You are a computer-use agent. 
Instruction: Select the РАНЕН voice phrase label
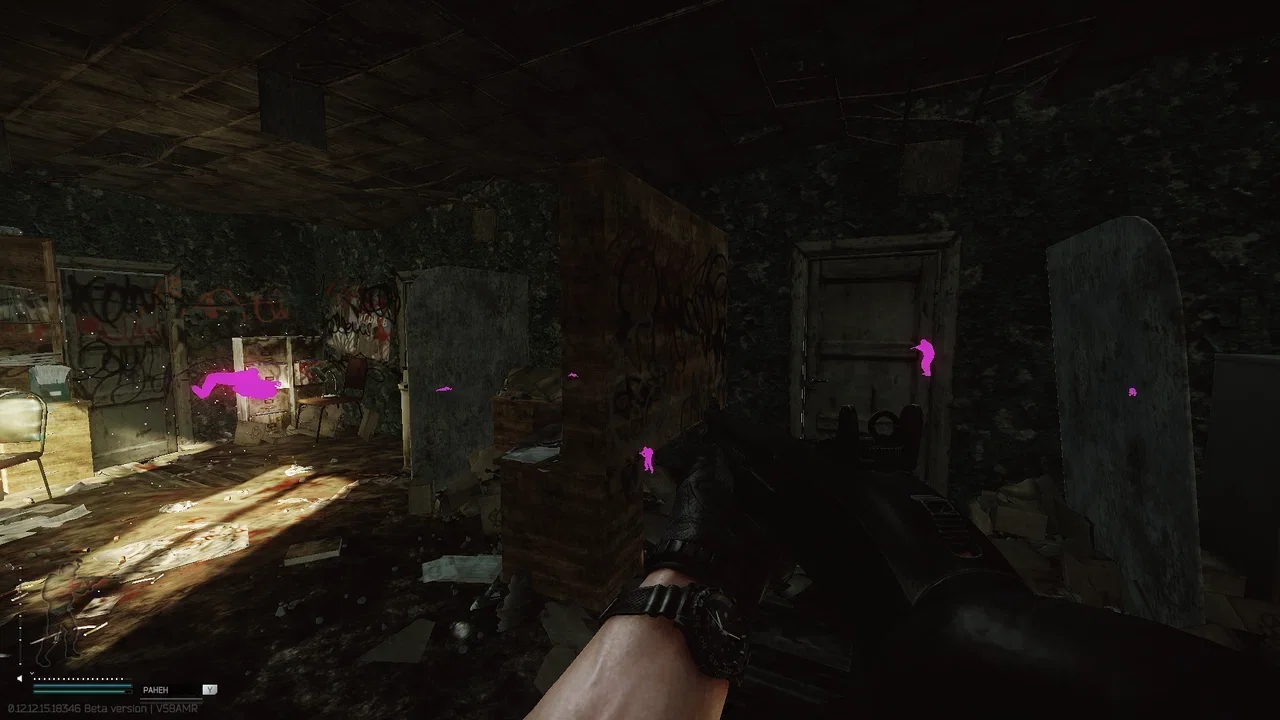click(157, 690)
